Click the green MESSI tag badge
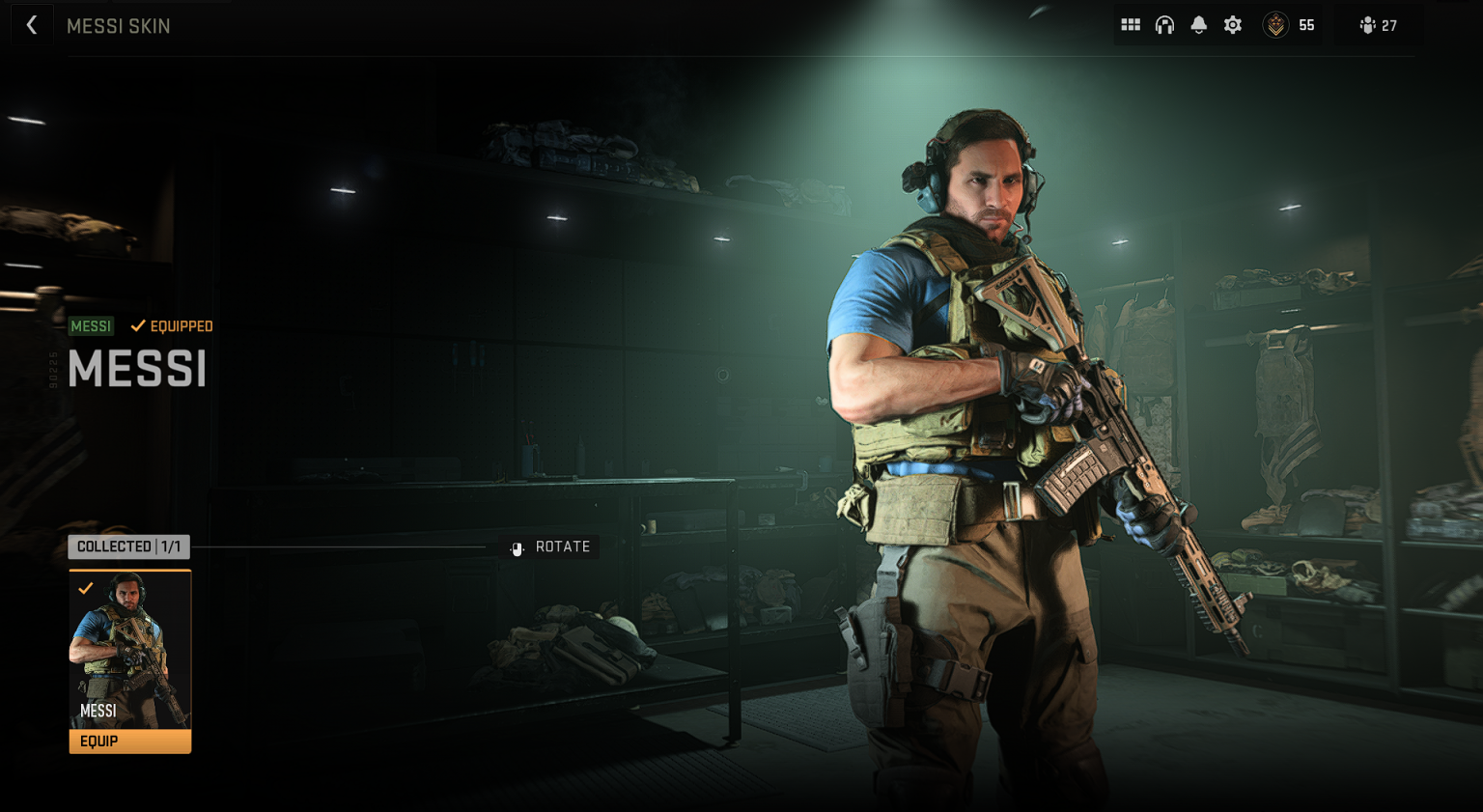 click(91, 325)
